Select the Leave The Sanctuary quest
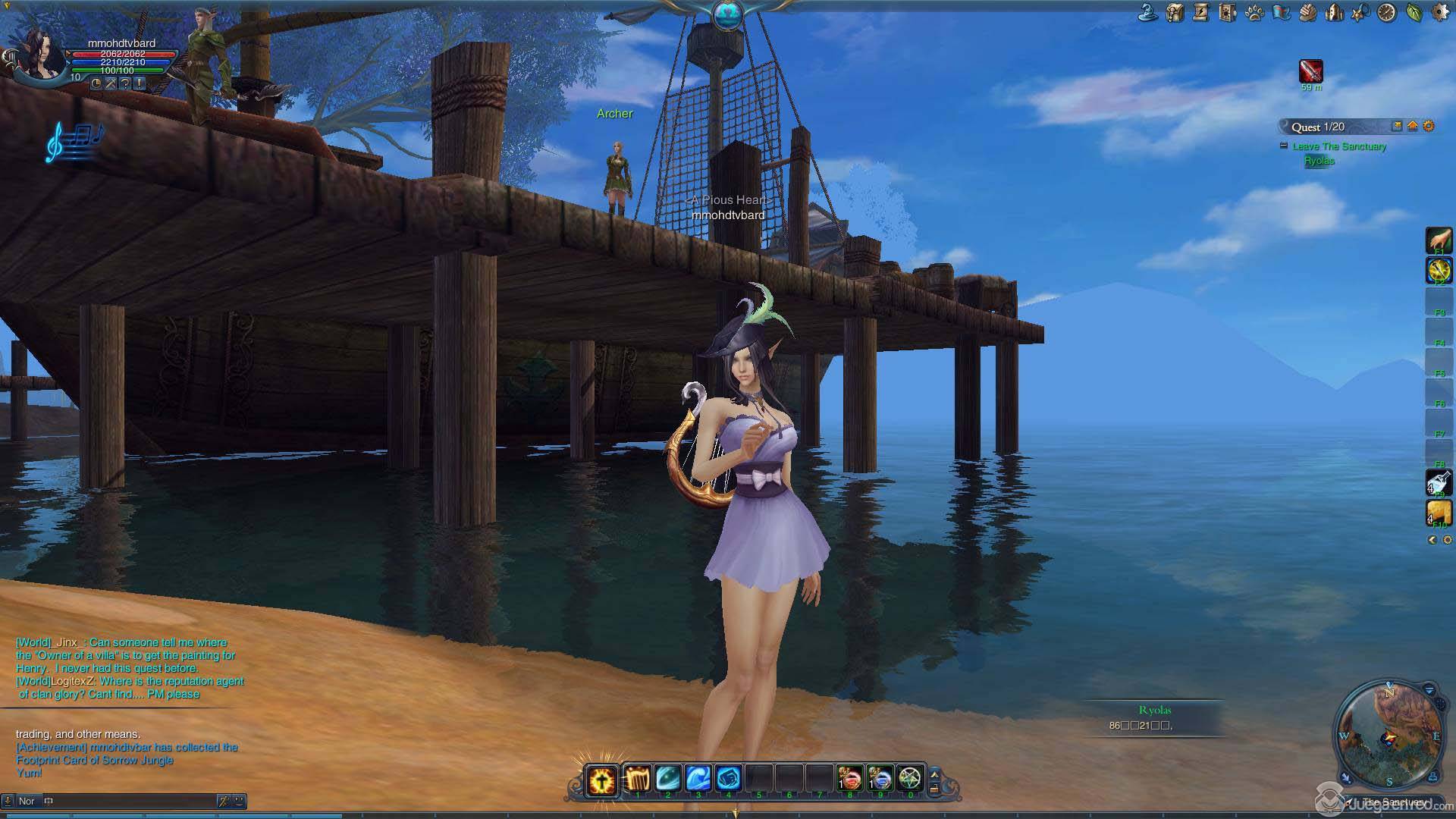Screen dimensions: 1456x819 click(1339, 146)
